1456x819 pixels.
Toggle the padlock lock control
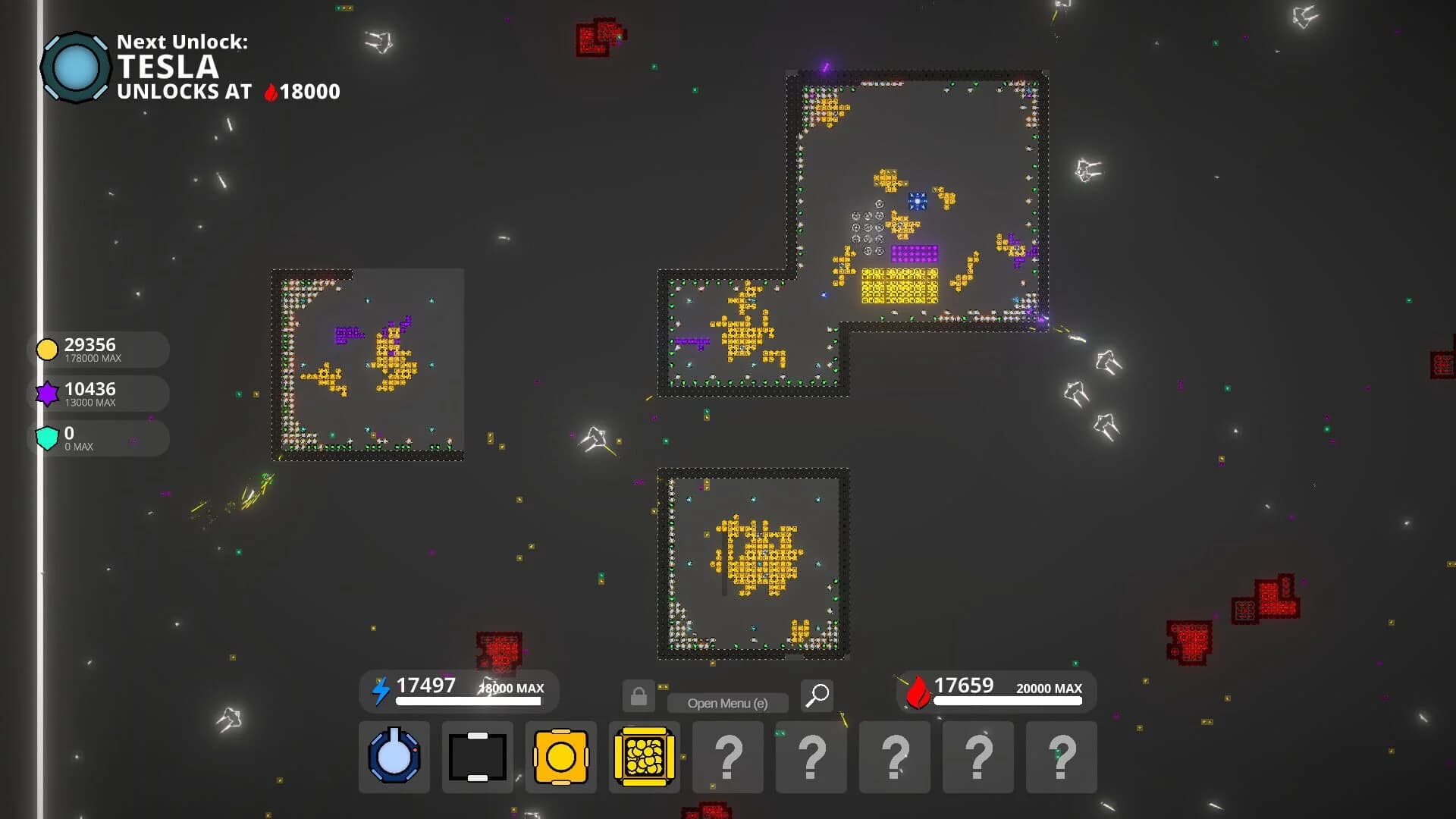coord(638,695)
